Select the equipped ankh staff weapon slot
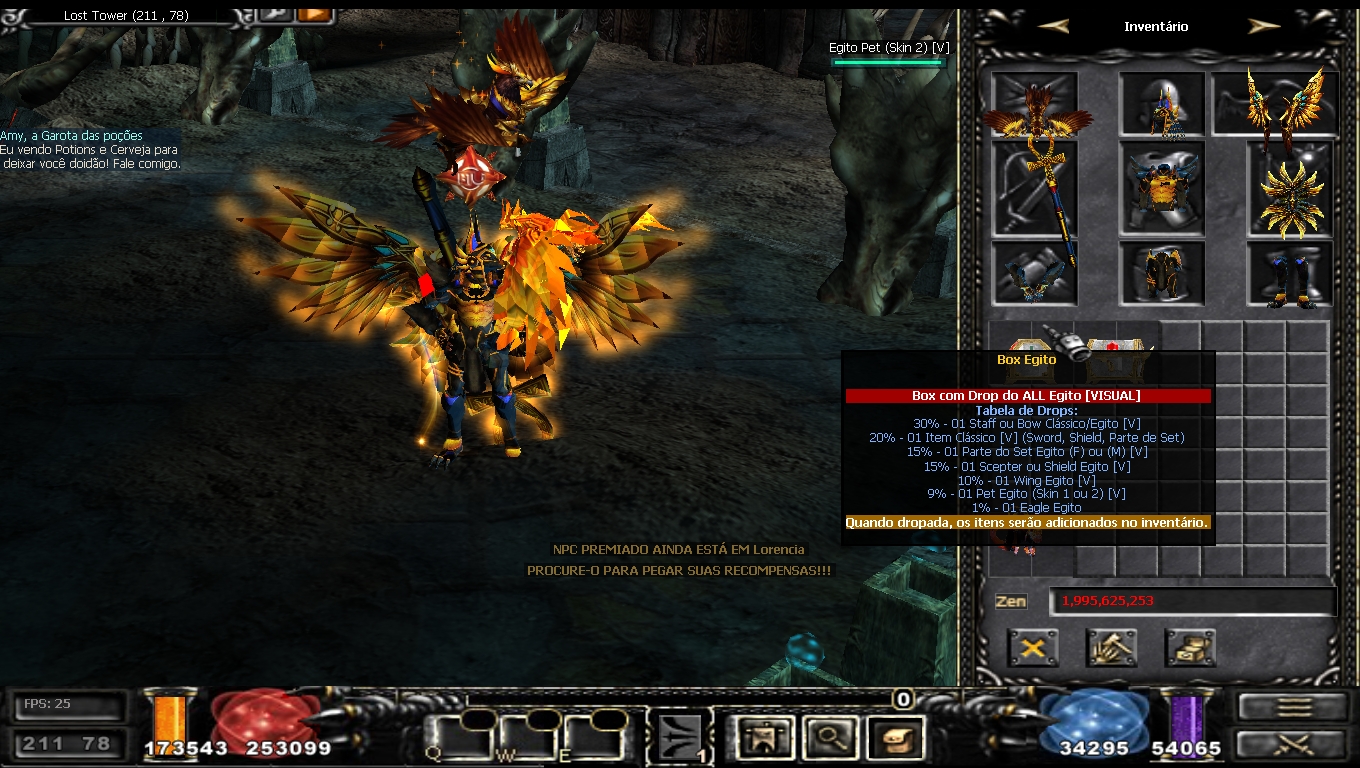Image resolution: width=1360 pixels, height=768 pixels. click(1034, 190)
